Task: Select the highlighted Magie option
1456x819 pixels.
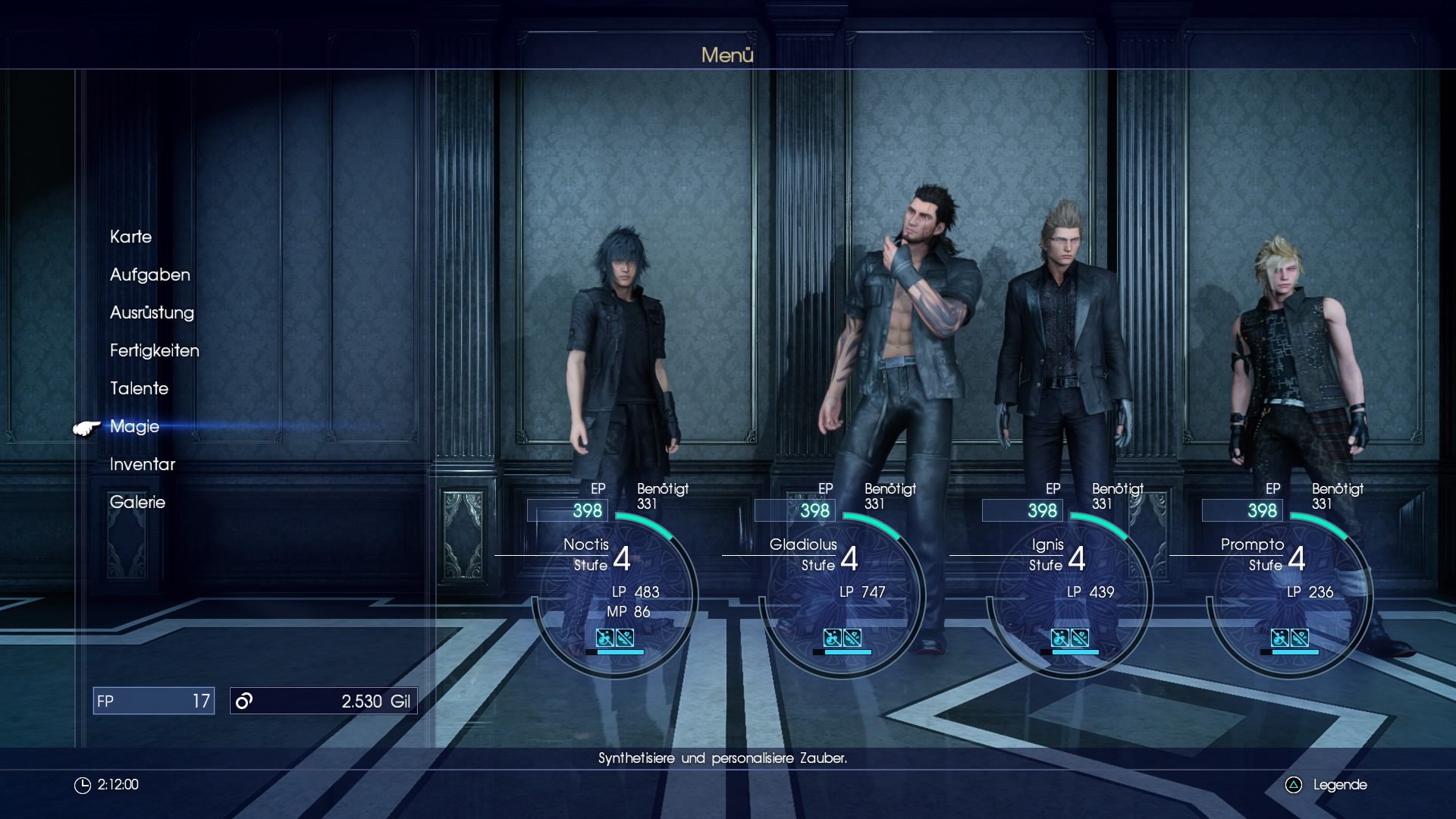Action: click(x=134, y=426)
